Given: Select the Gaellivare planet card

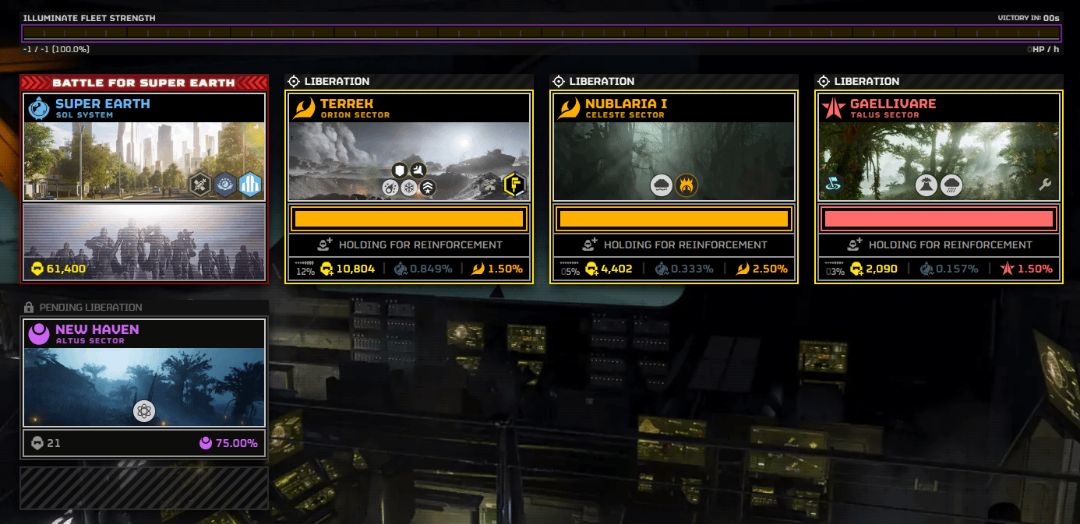Looking at the screenshot, I should click(939, 150).
